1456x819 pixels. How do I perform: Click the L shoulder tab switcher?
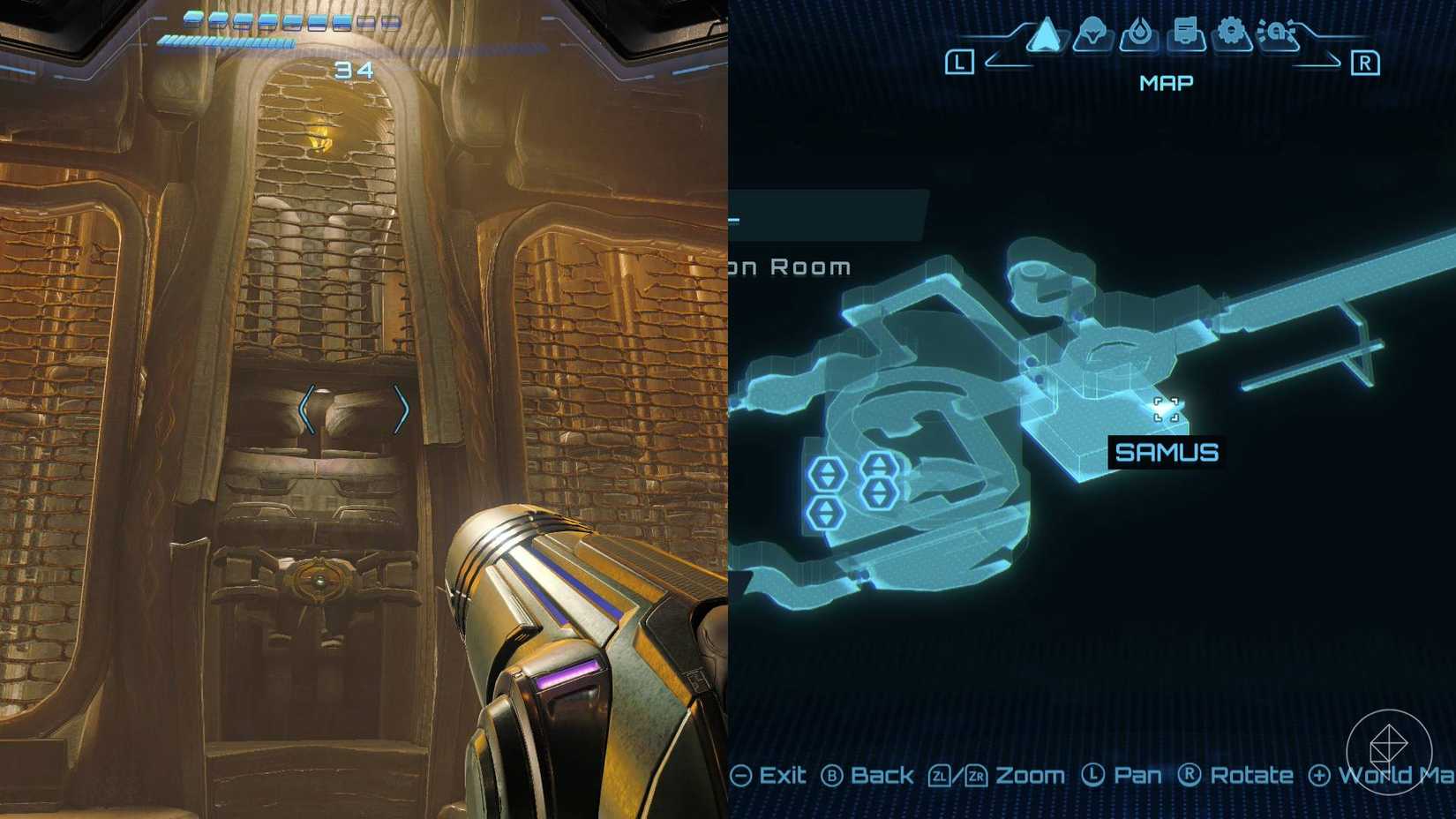[958, 62]
